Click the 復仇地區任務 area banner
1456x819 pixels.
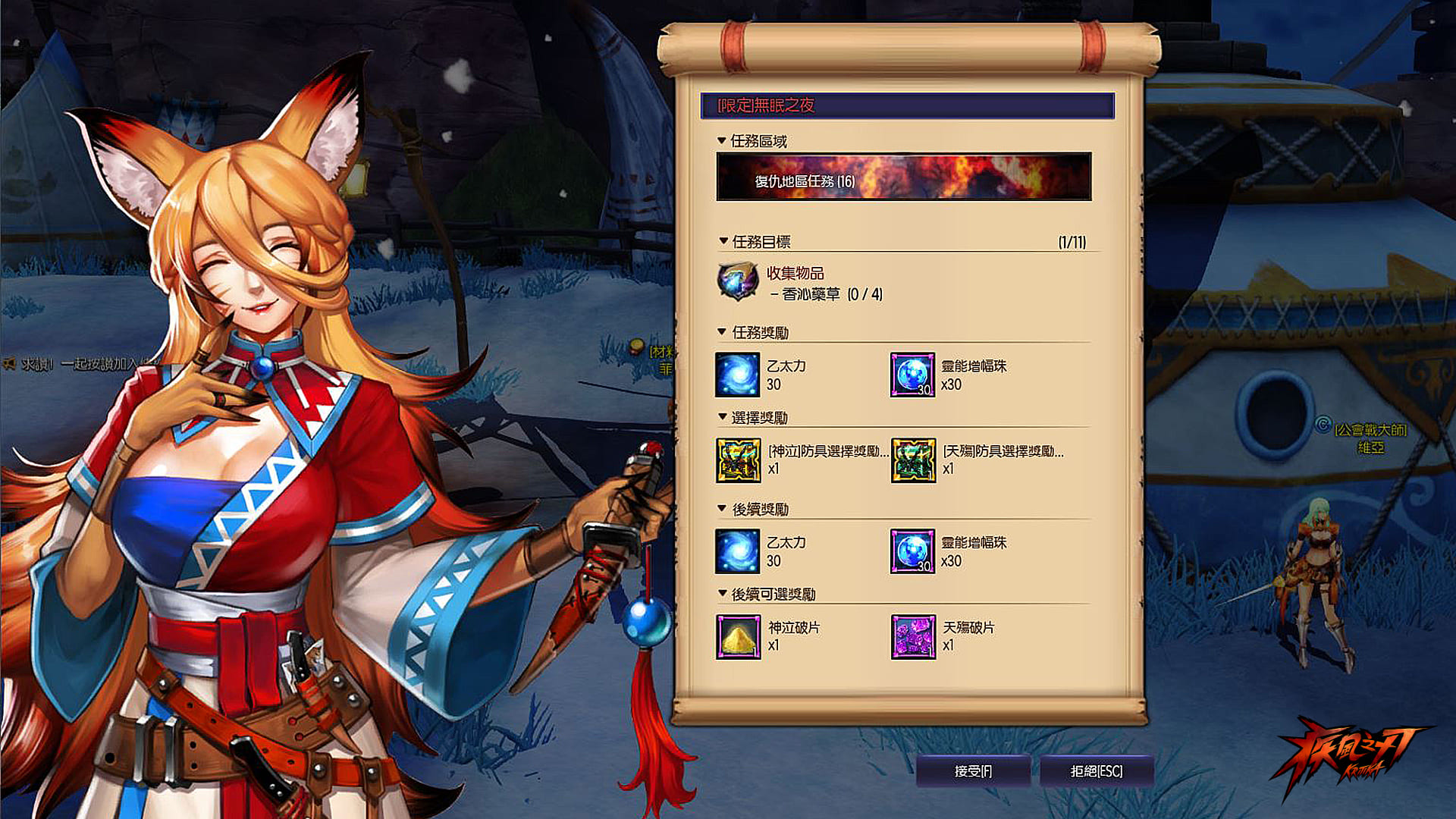click(x=904, y=177)
